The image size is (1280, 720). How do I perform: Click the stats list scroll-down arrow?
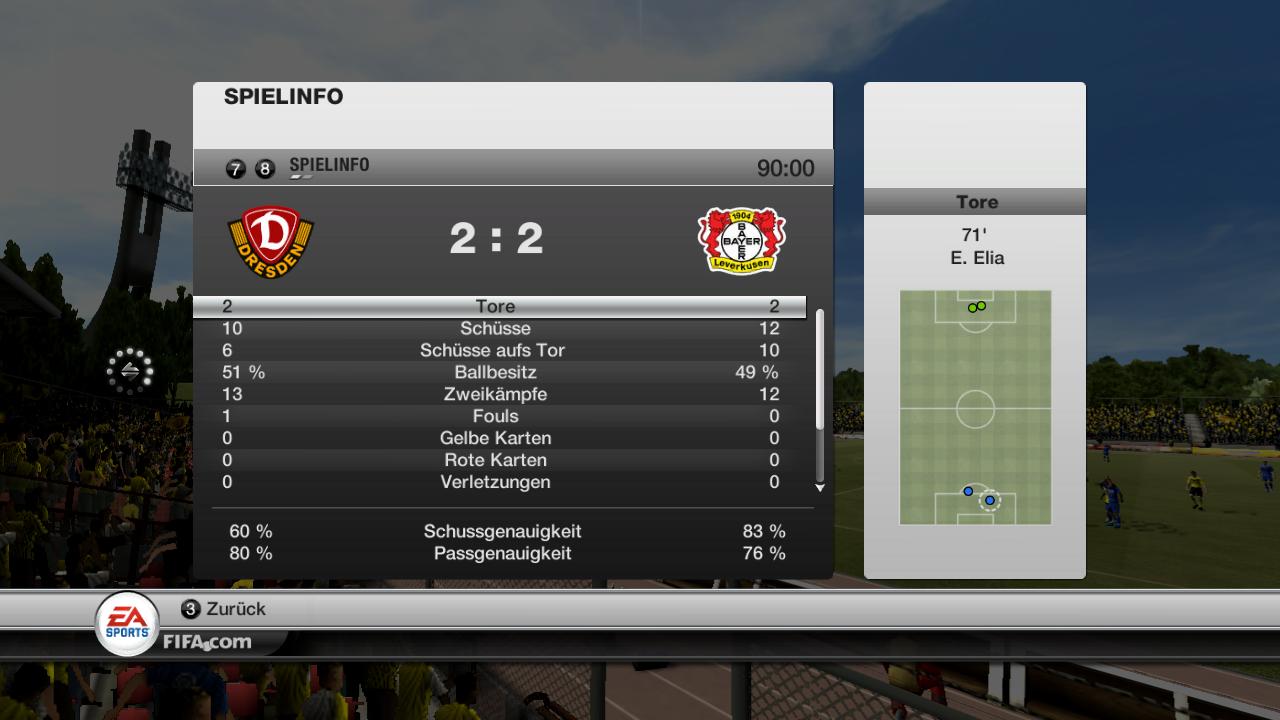[820, 488]
